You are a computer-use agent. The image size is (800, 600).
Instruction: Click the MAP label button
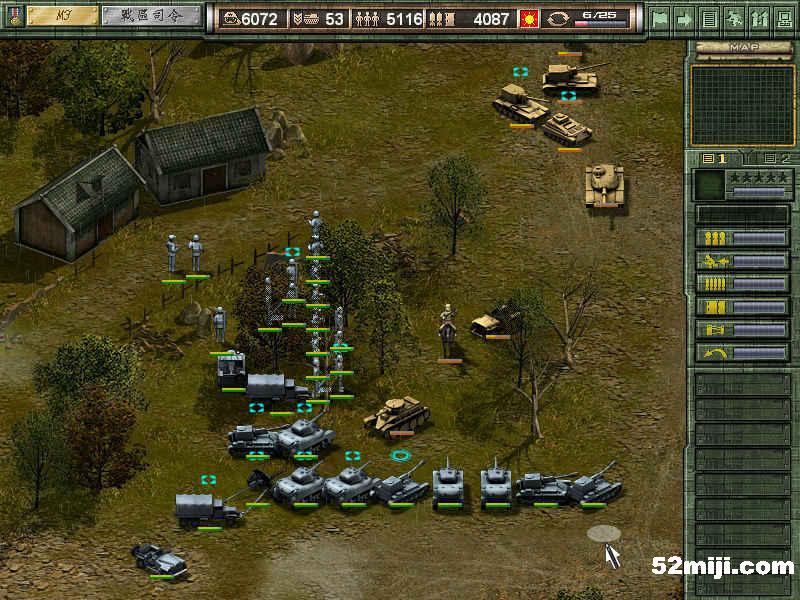tap(741, 47)
